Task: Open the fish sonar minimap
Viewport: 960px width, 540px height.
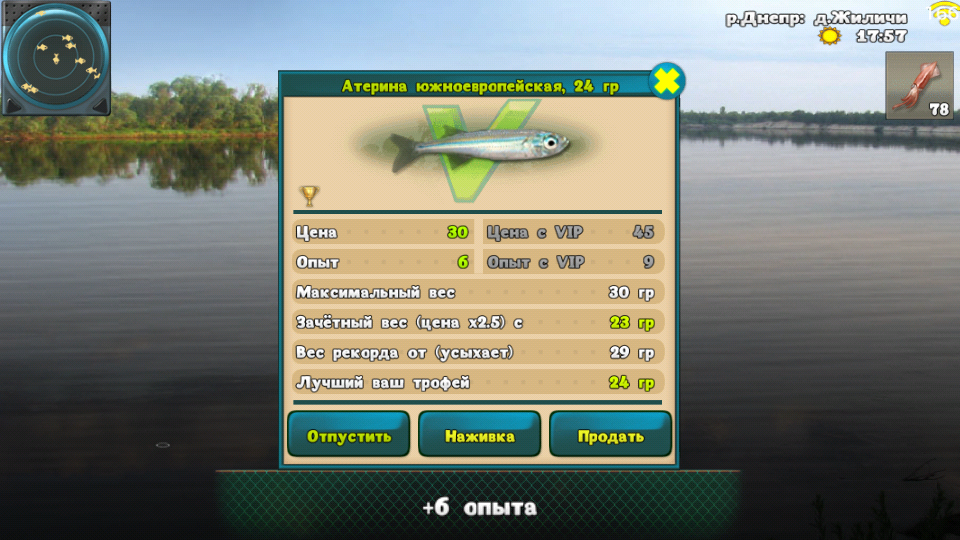Action: (x=55, y=58)
